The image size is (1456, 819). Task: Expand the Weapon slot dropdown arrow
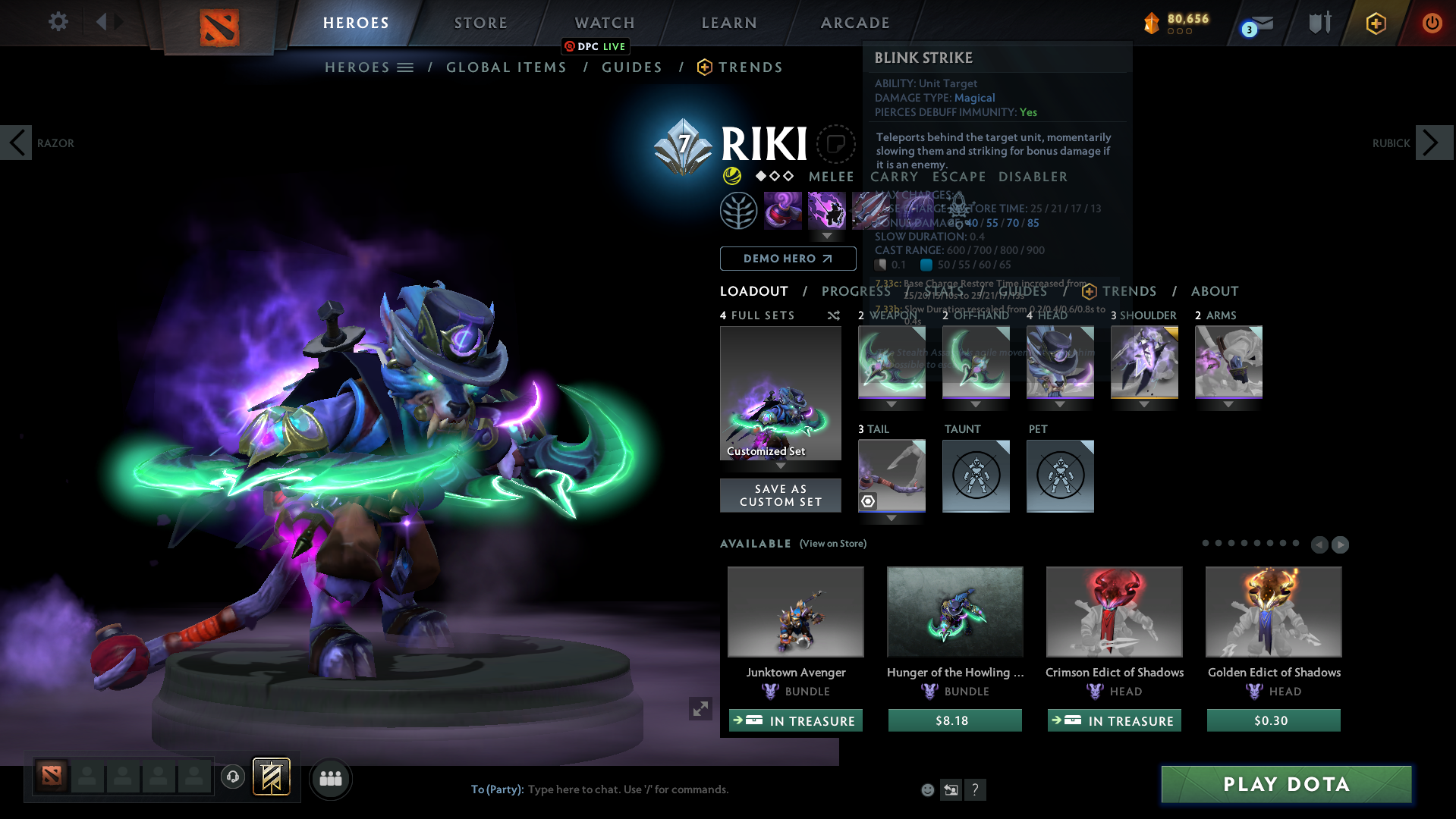click(892, 405)
